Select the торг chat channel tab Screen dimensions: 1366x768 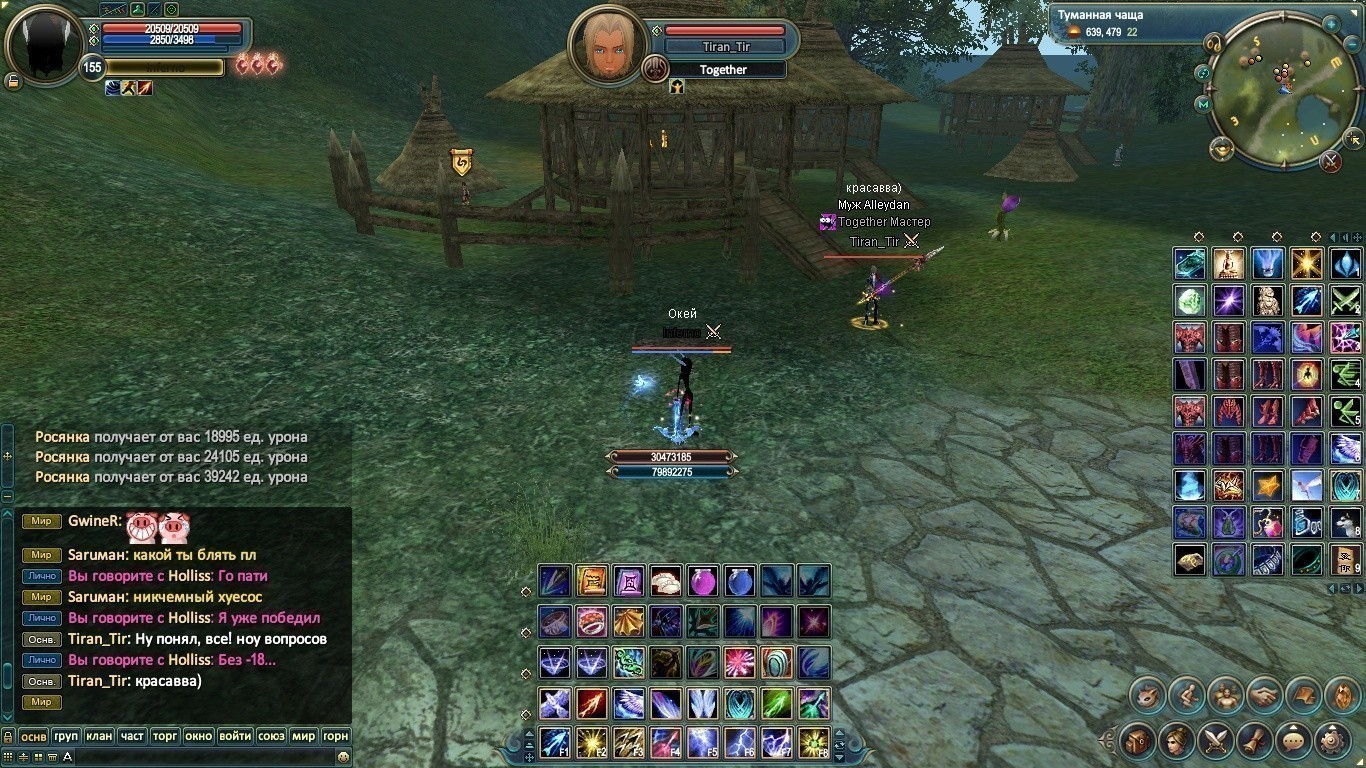(165, 736)
